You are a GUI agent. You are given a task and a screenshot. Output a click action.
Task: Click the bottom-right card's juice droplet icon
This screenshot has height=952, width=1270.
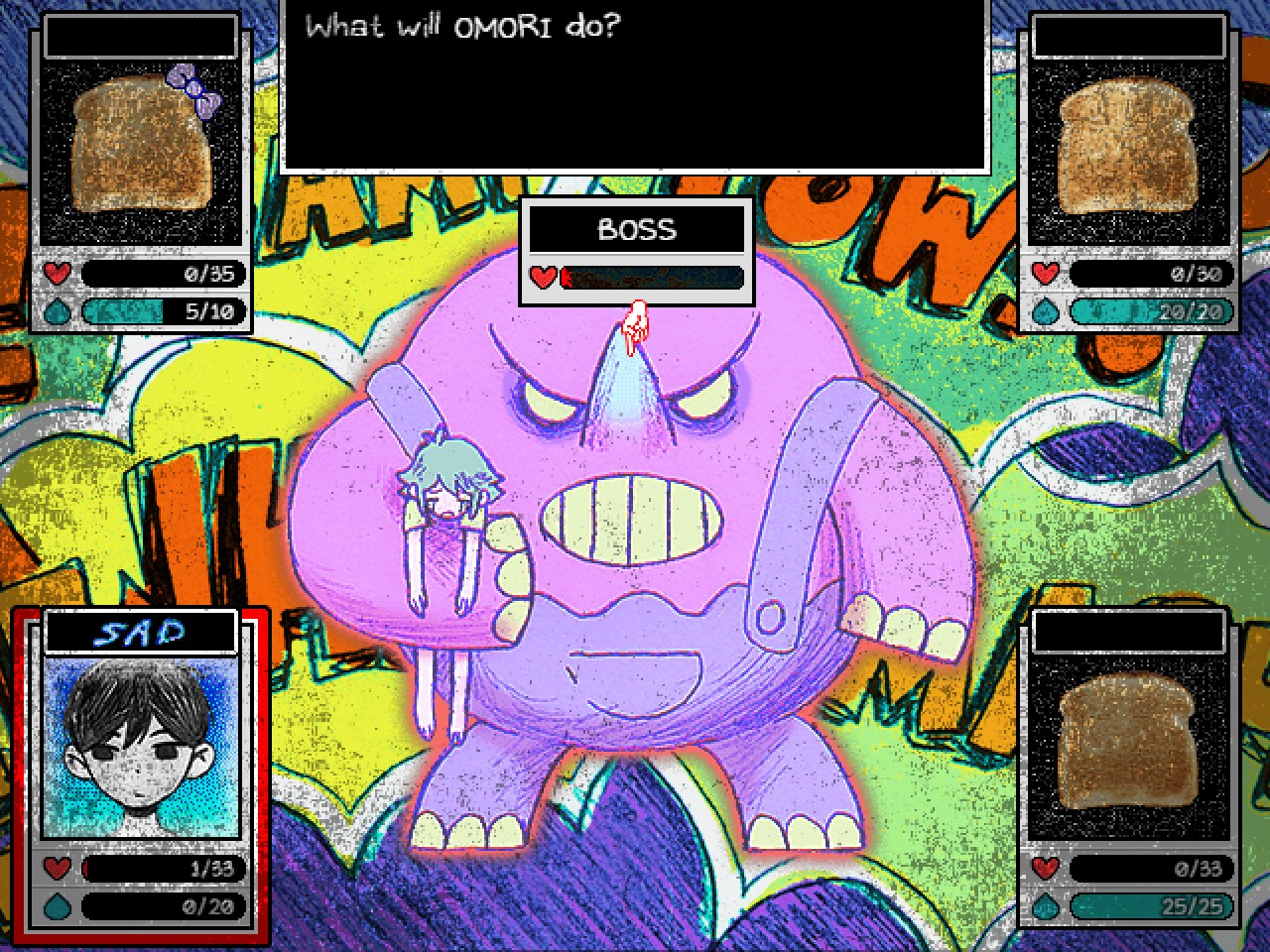pyautogui.click(x=1044, y=906)
